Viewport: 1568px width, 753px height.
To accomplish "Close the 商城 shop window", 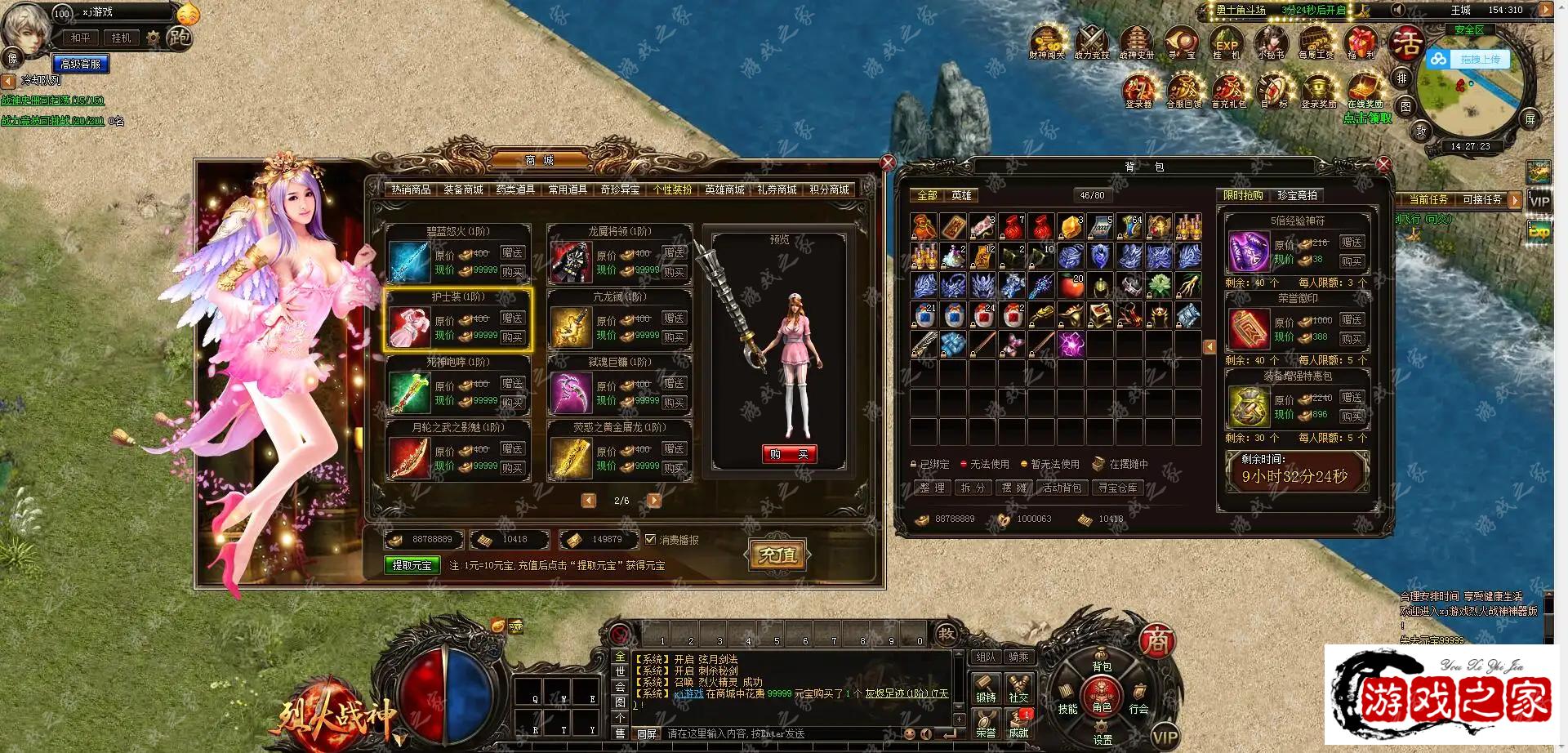I will coord(888,163).
